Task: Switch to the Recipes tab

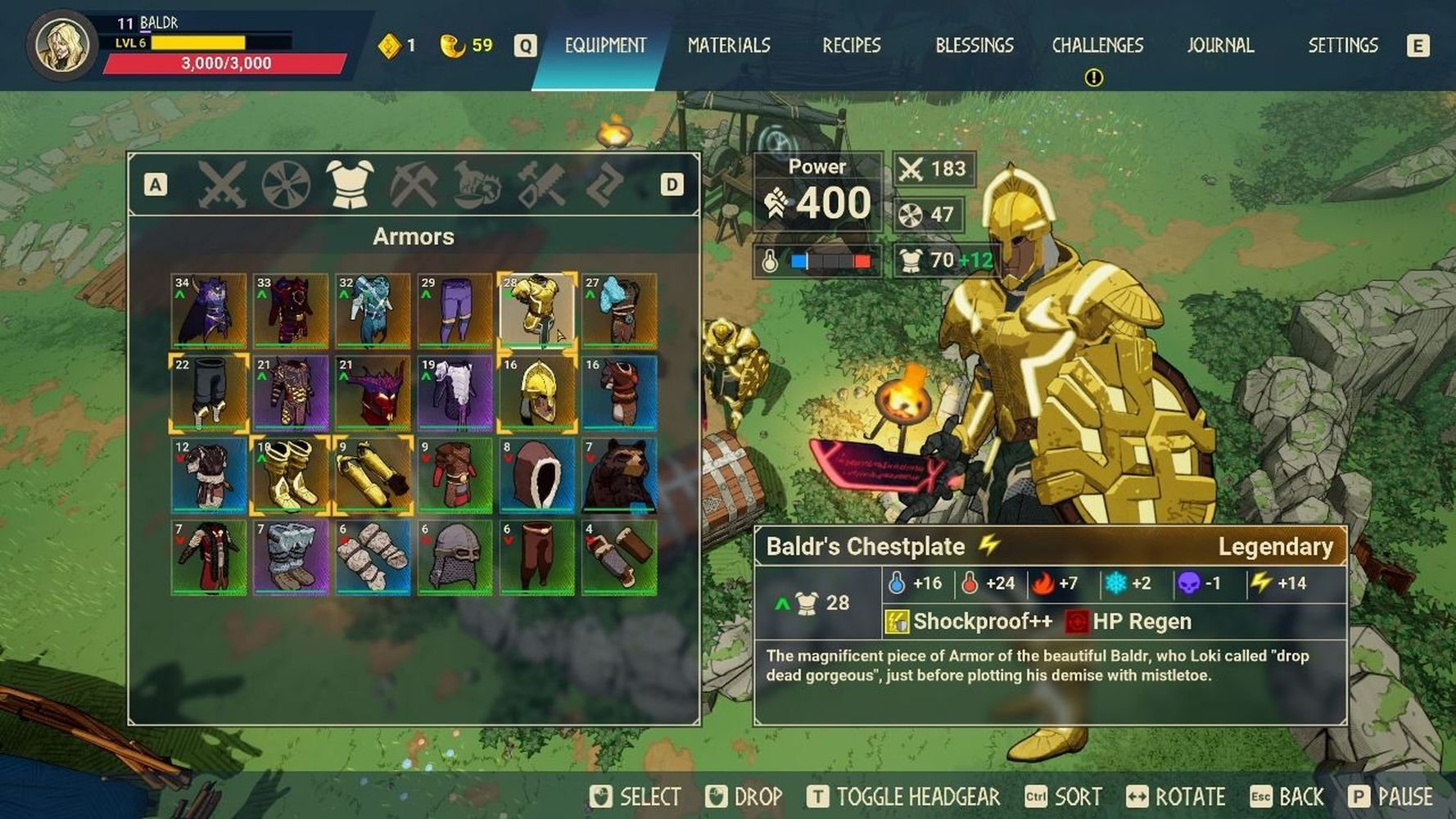Action: [852, 46]
